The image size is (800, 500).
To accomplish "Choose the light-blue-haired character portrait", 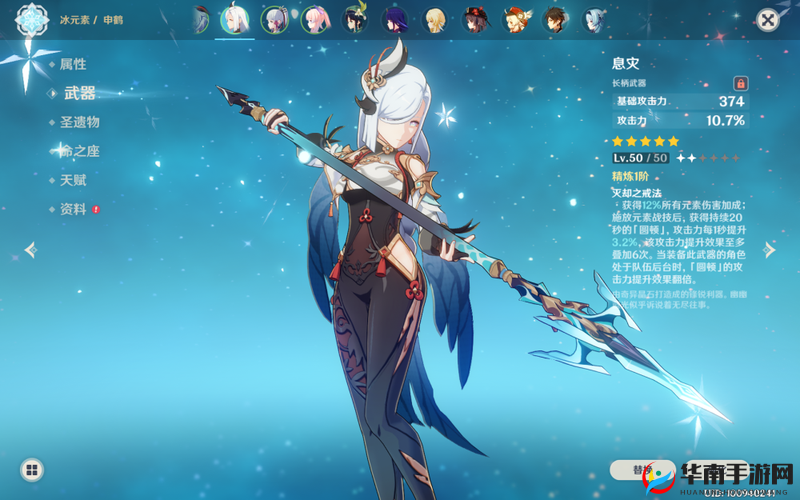I will pos(596,19).
